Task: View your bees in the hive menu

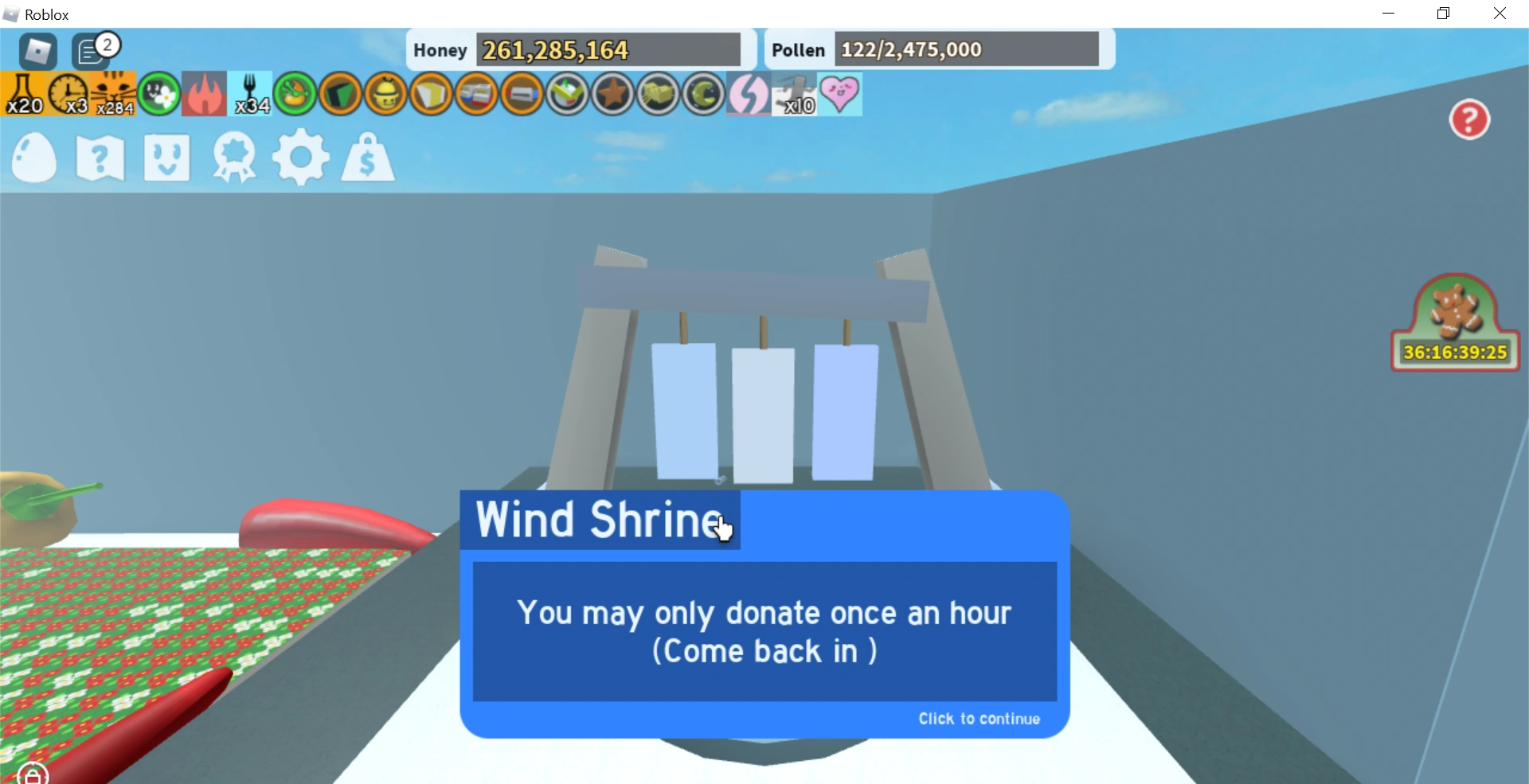Action: point(166,157)
